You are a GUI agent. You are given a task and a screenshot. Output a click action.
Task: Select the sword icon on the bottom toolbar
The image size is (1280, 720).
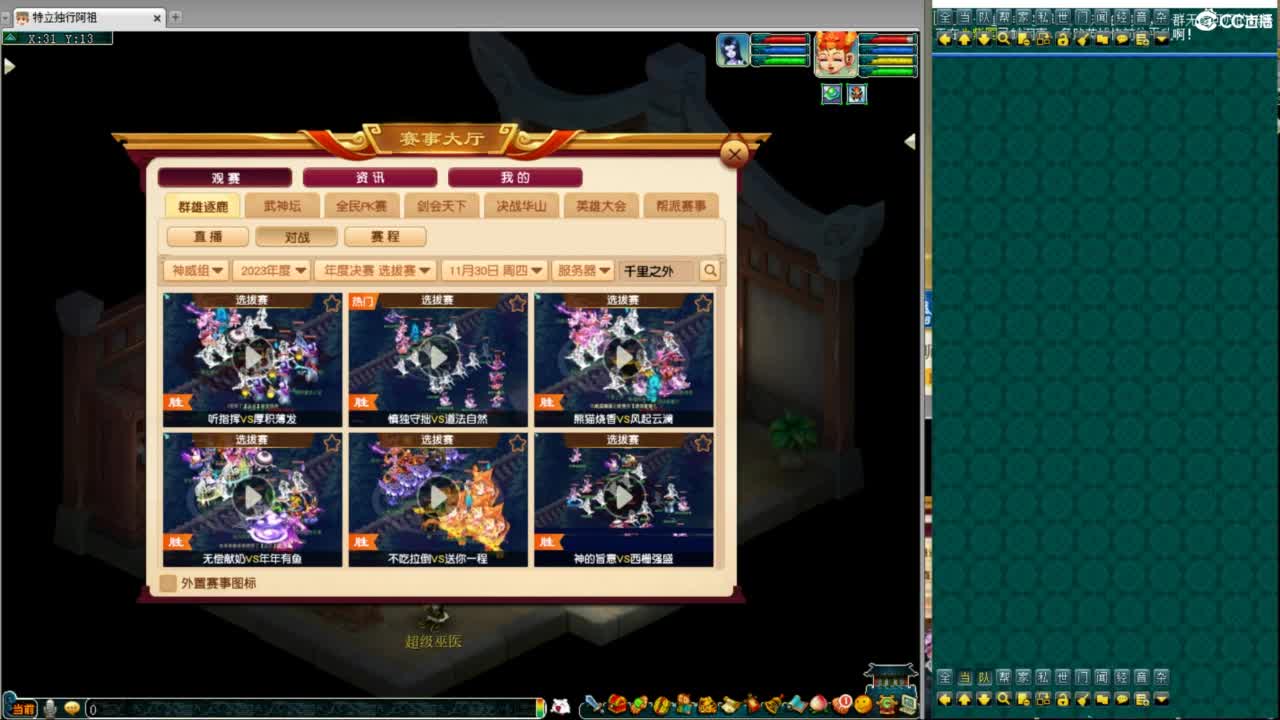click(x=591, y=705)
